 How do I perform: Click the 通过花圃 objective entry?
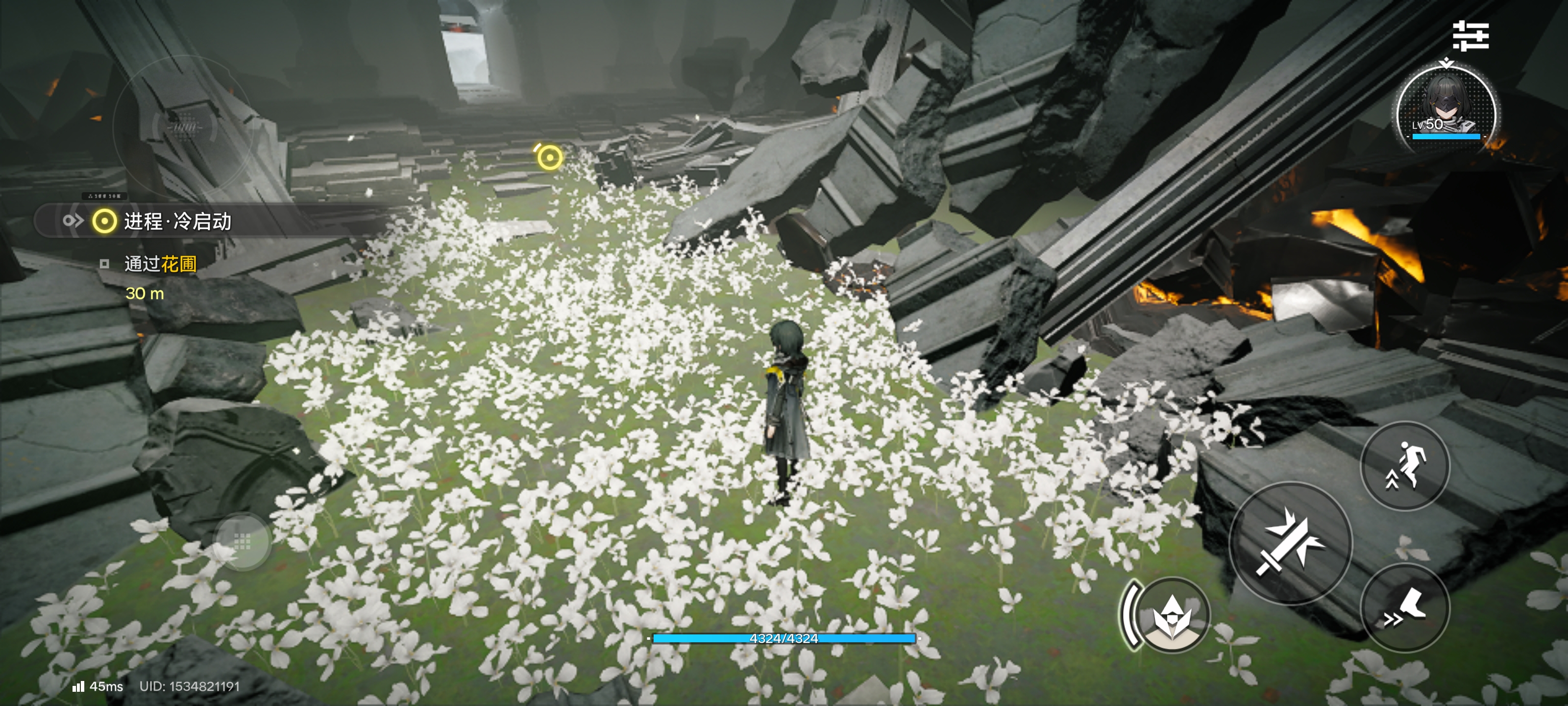tap(159, 264)
